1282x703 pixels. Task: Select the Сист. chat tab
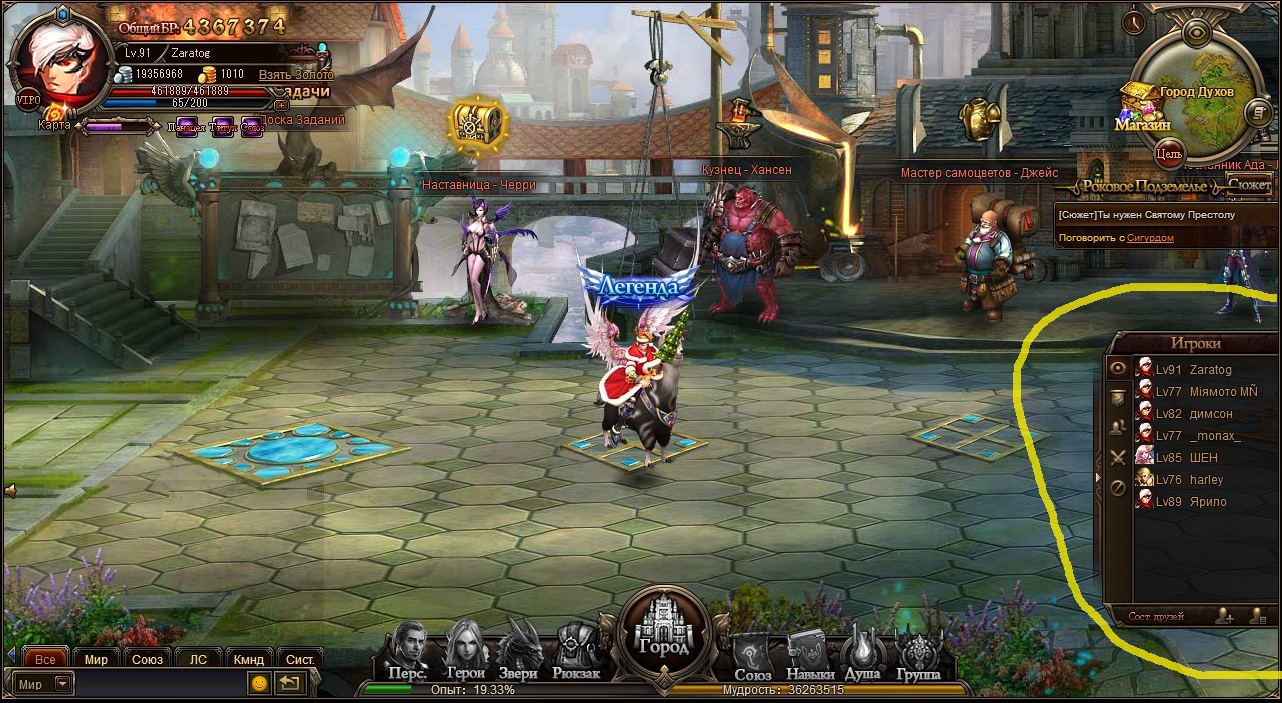pos(300,659)
